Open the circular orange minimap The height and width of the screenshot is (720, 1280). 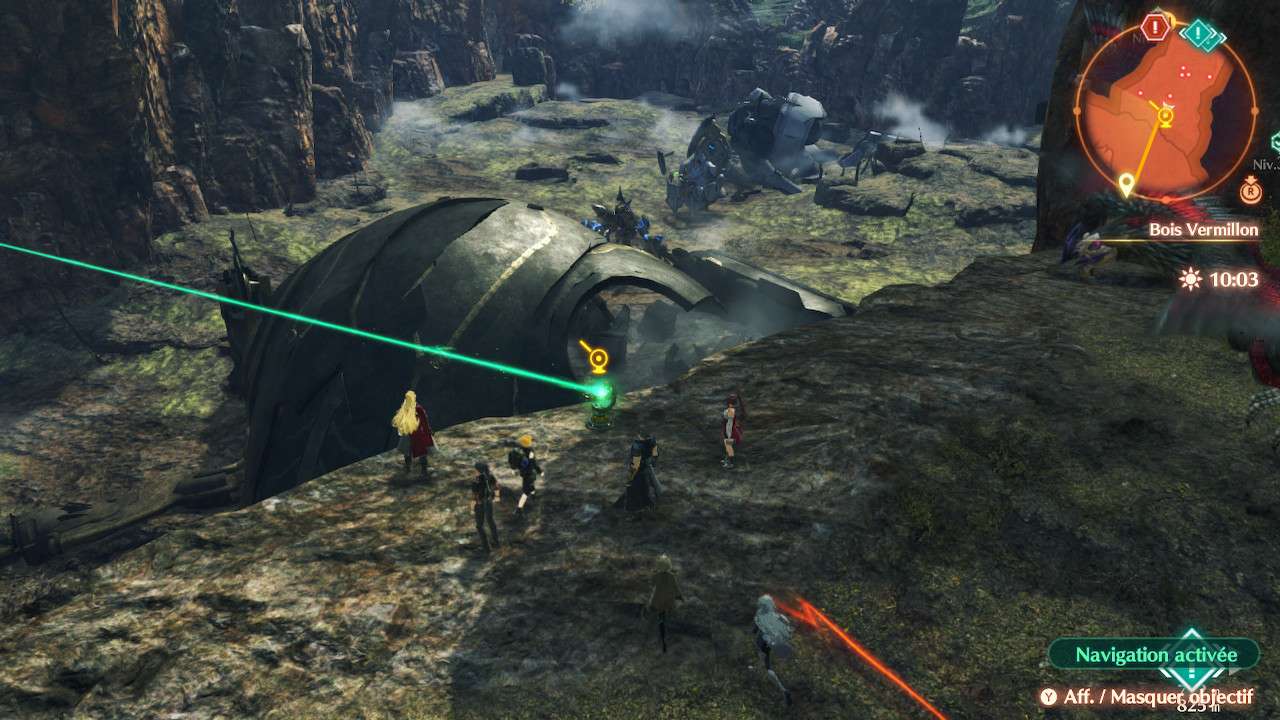click(1165, 108)
